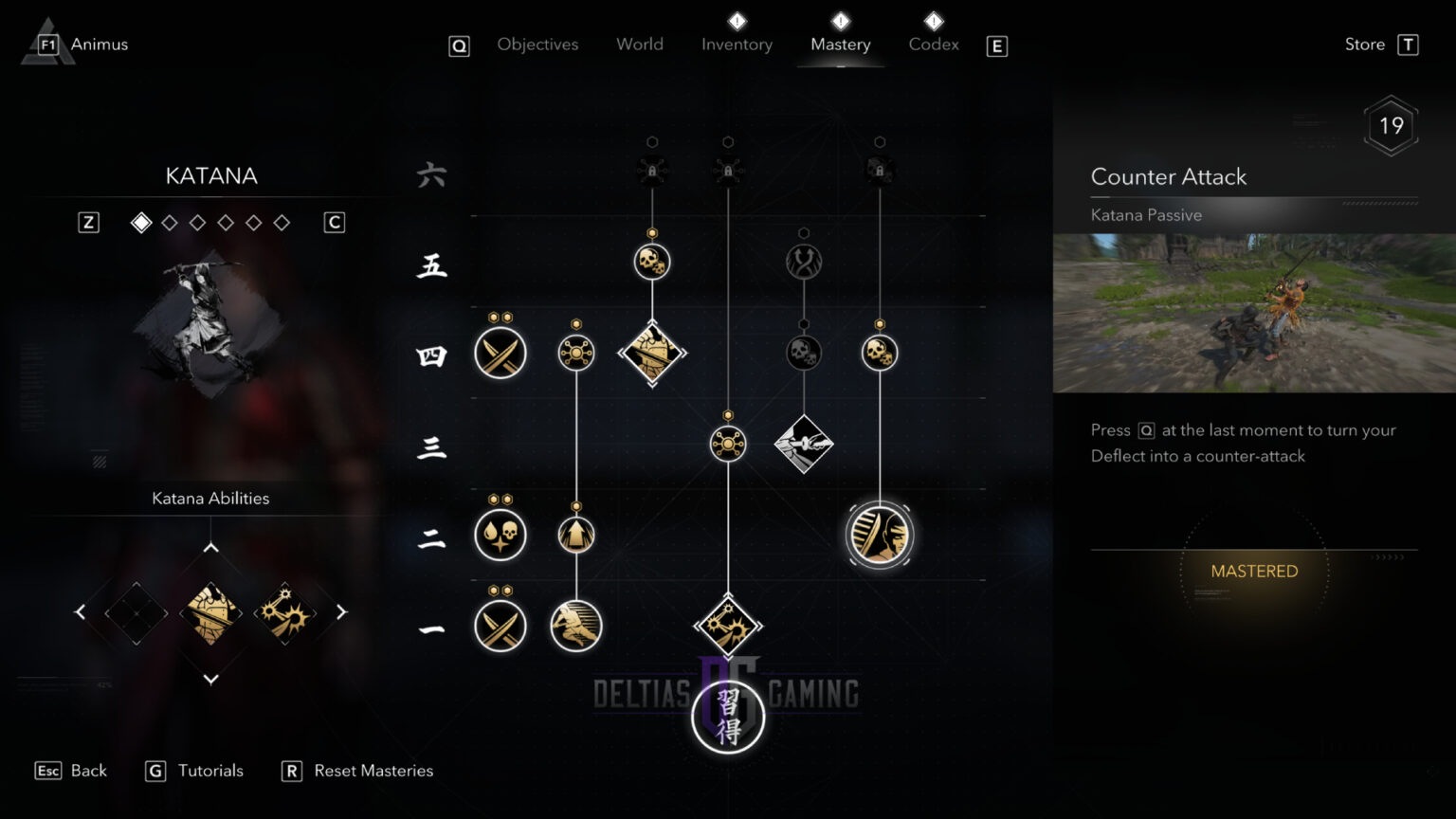Select the Mastery tab
The height and width of the screenshot is (819, 1456).
click(840, 45)
